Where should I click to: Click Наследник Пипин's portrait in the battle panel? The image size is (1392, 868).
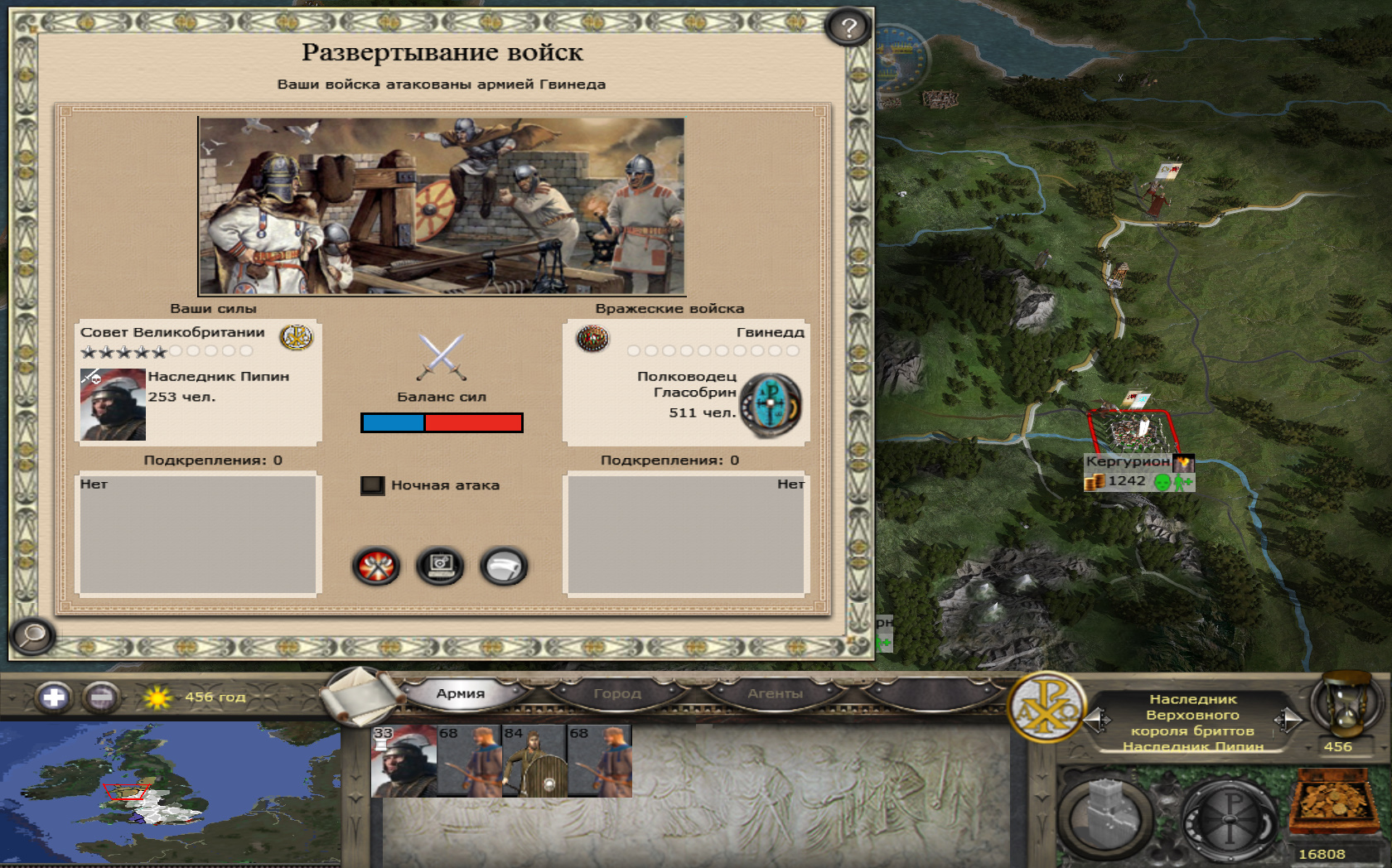pyautogui.click(x=113, y=405)
